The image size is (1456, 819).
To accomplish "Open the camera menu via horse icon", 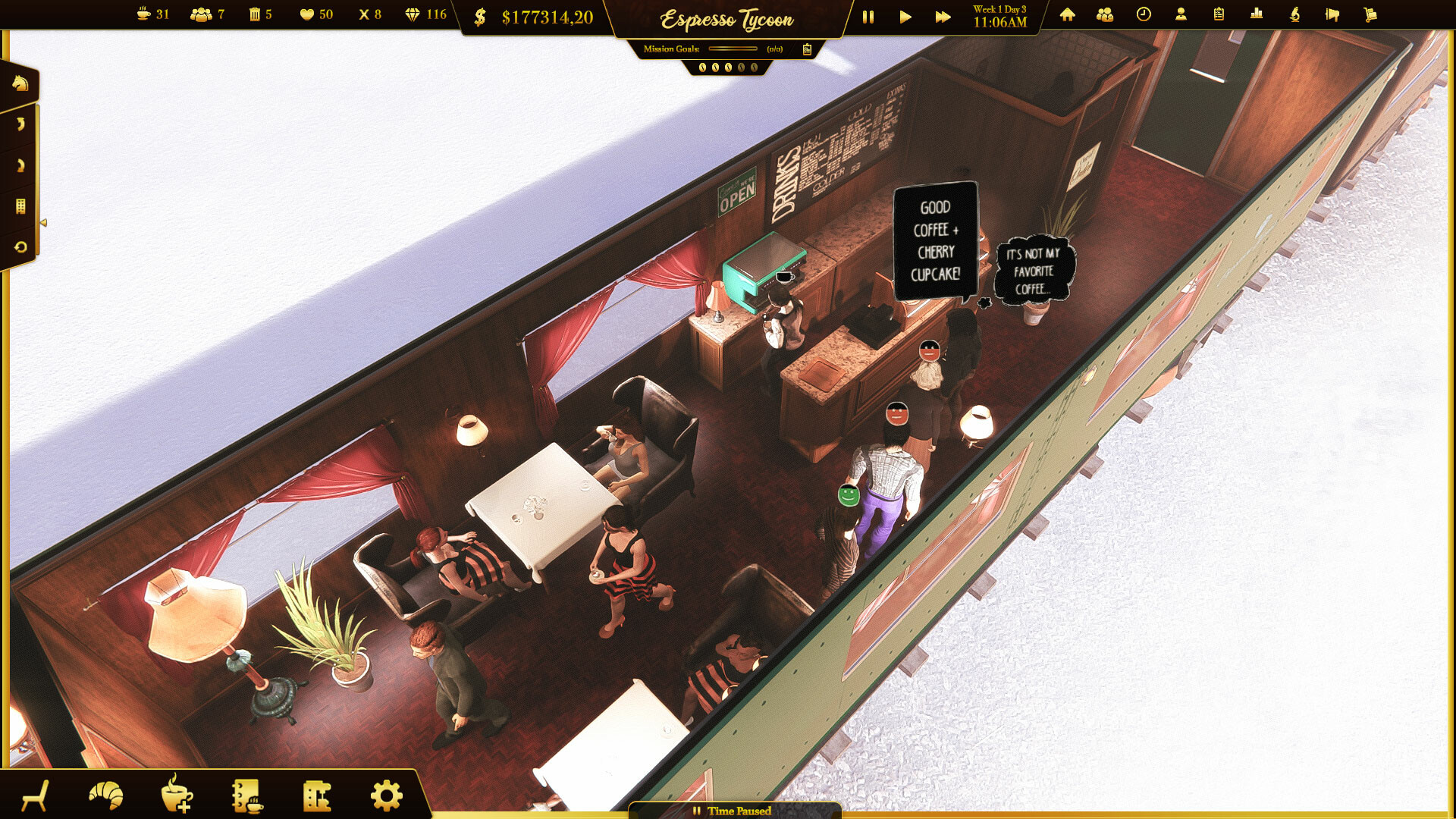I will coord(20,83).
